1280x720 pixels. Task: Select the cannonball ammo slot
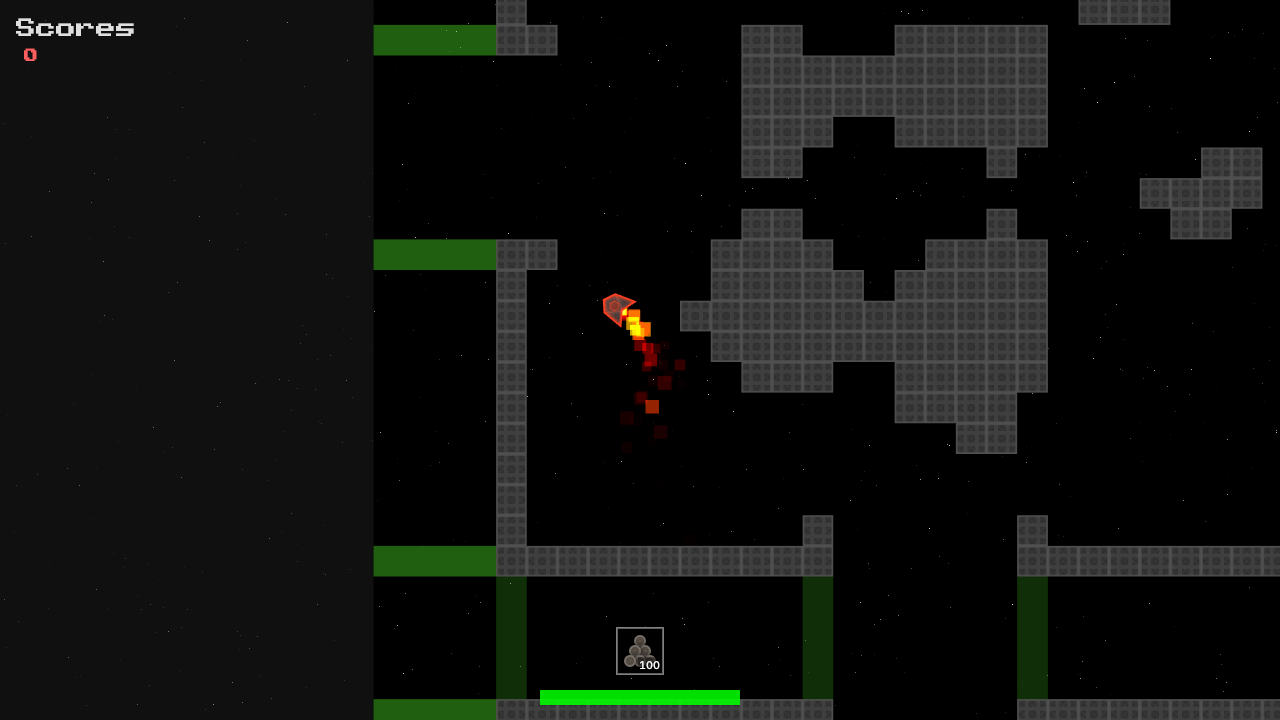point(640,651)
